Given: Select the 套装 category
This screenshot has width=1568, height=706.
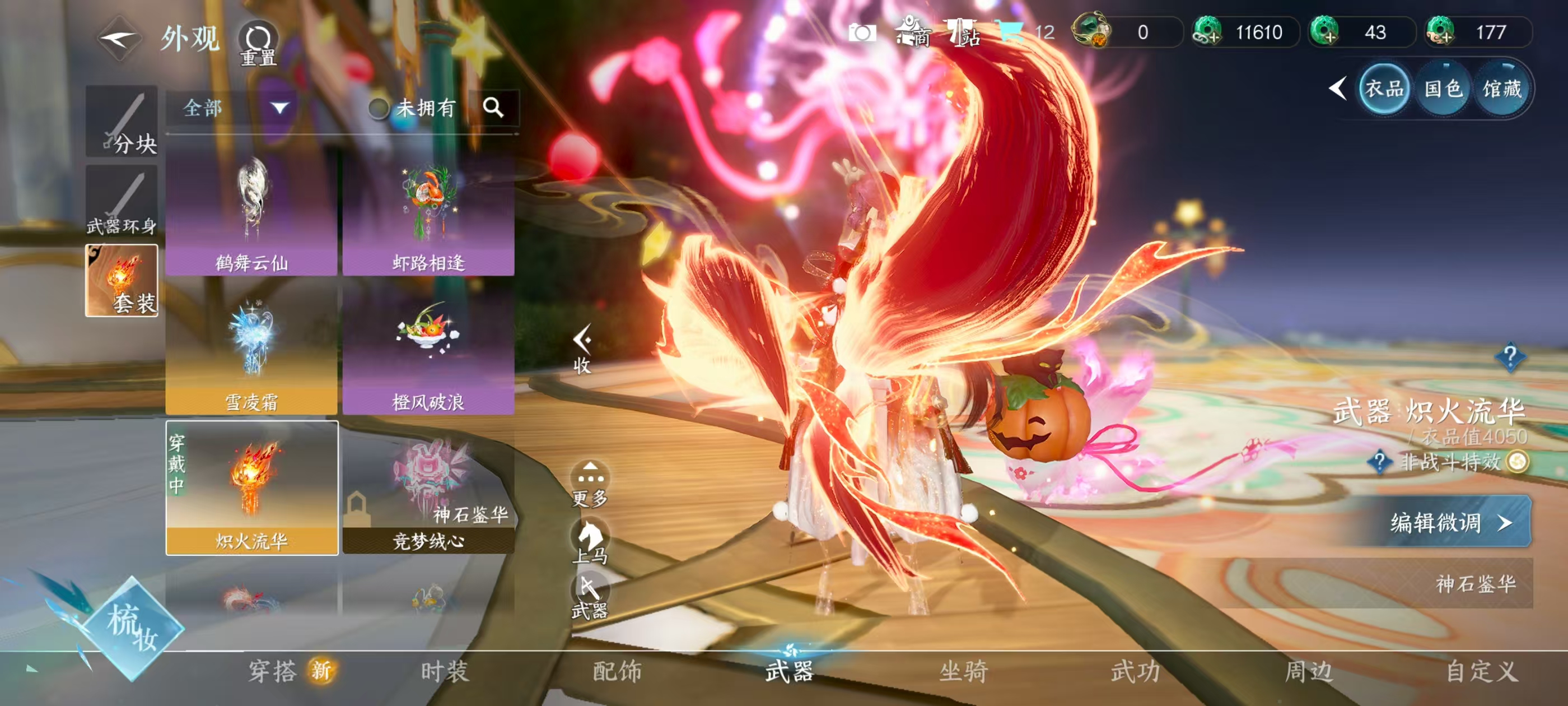Looking at the screenshot, I should coord(122,281).
